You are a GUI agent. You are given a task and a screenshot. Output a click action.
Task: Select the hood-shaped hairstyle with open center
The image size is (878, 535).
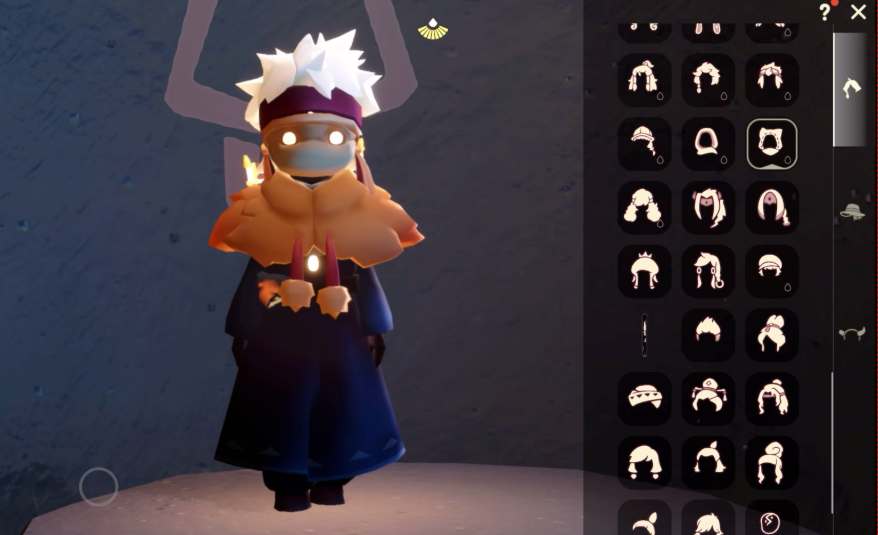(x=708, y=145)
